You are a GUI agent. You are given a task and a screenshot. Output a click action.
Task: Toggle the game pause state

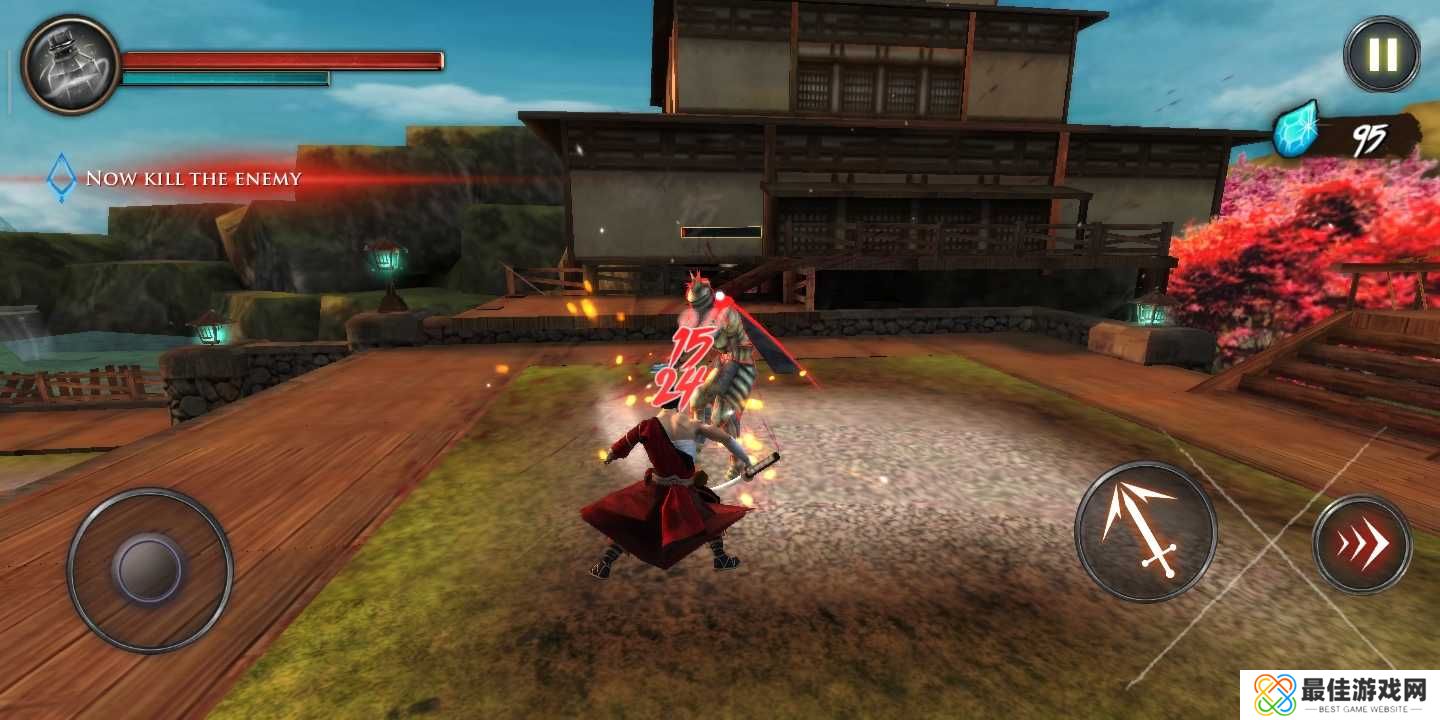pos(1384,55)
